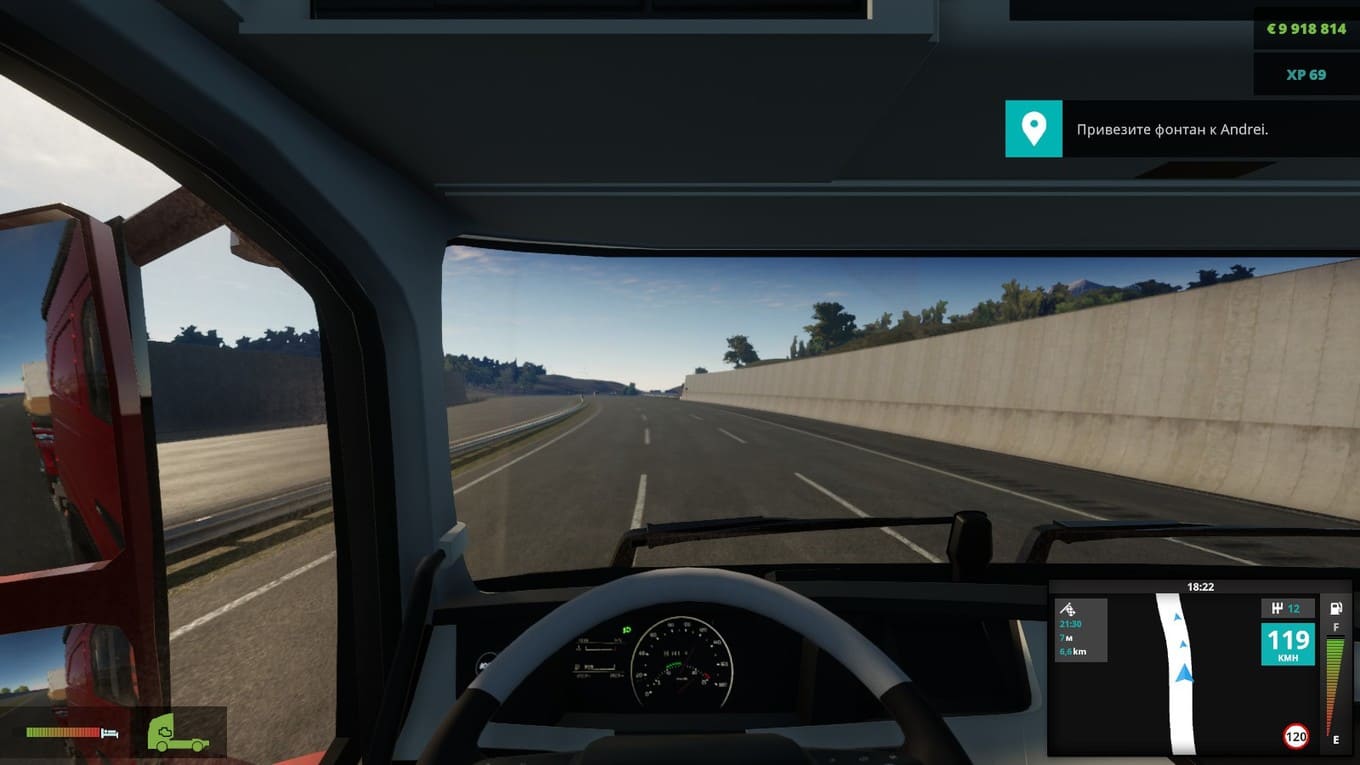Select the objective 'Привезите фонтан к Andrei'
The width and height of the screenshot is (1360, 765).
1172,129
